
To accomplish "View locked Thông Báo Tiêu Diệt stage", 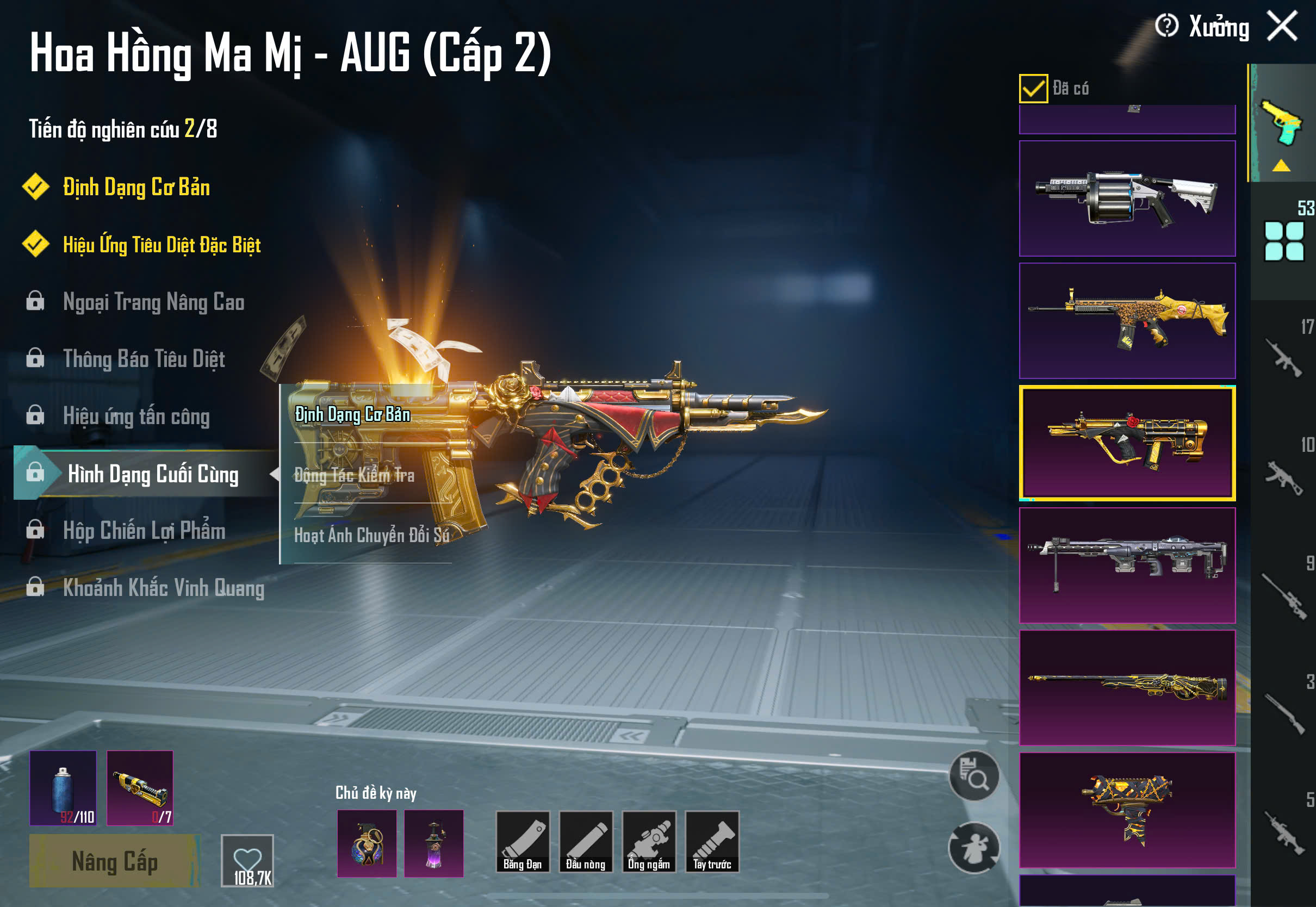I will [144, 359].
